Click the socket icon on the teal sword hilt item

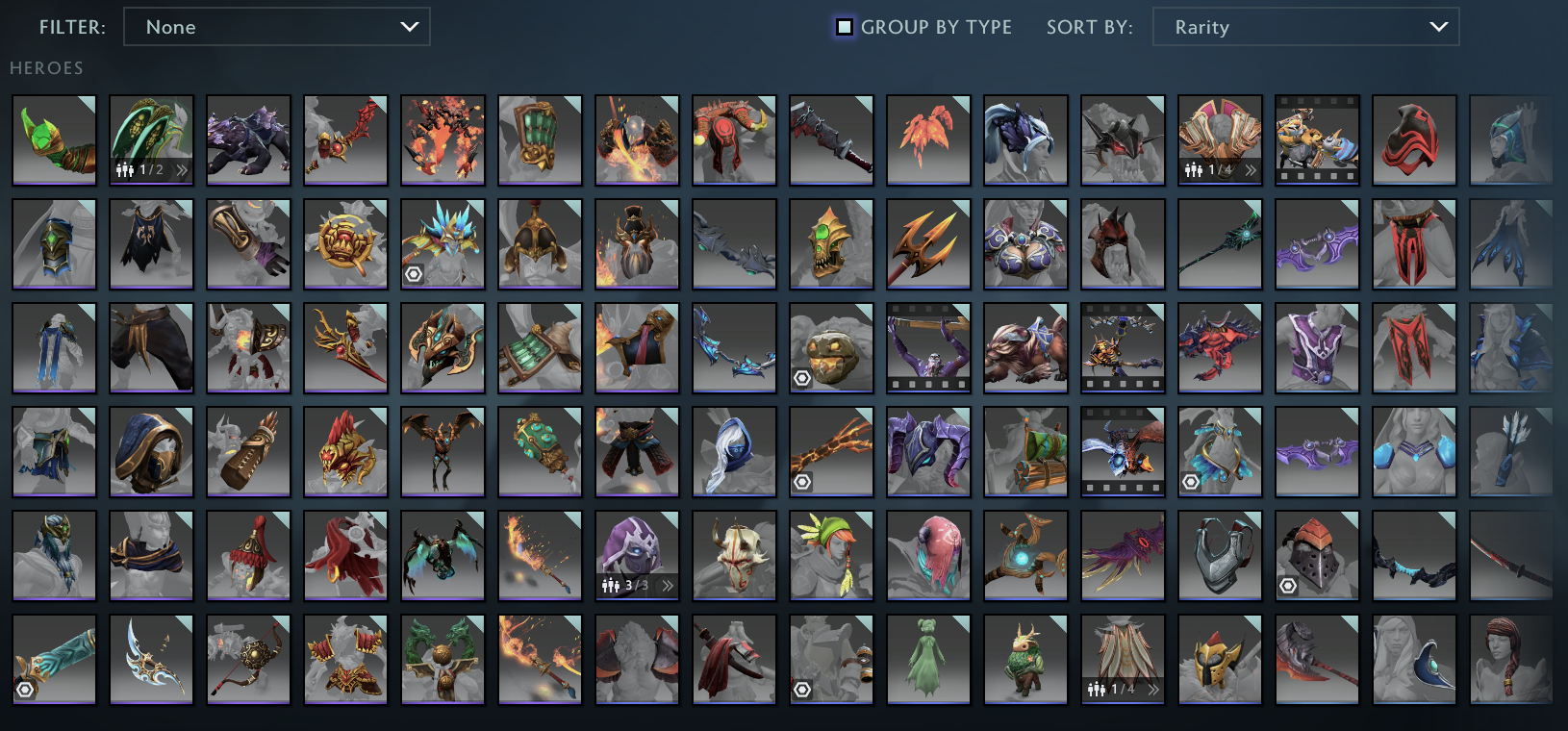pos(26,689)
